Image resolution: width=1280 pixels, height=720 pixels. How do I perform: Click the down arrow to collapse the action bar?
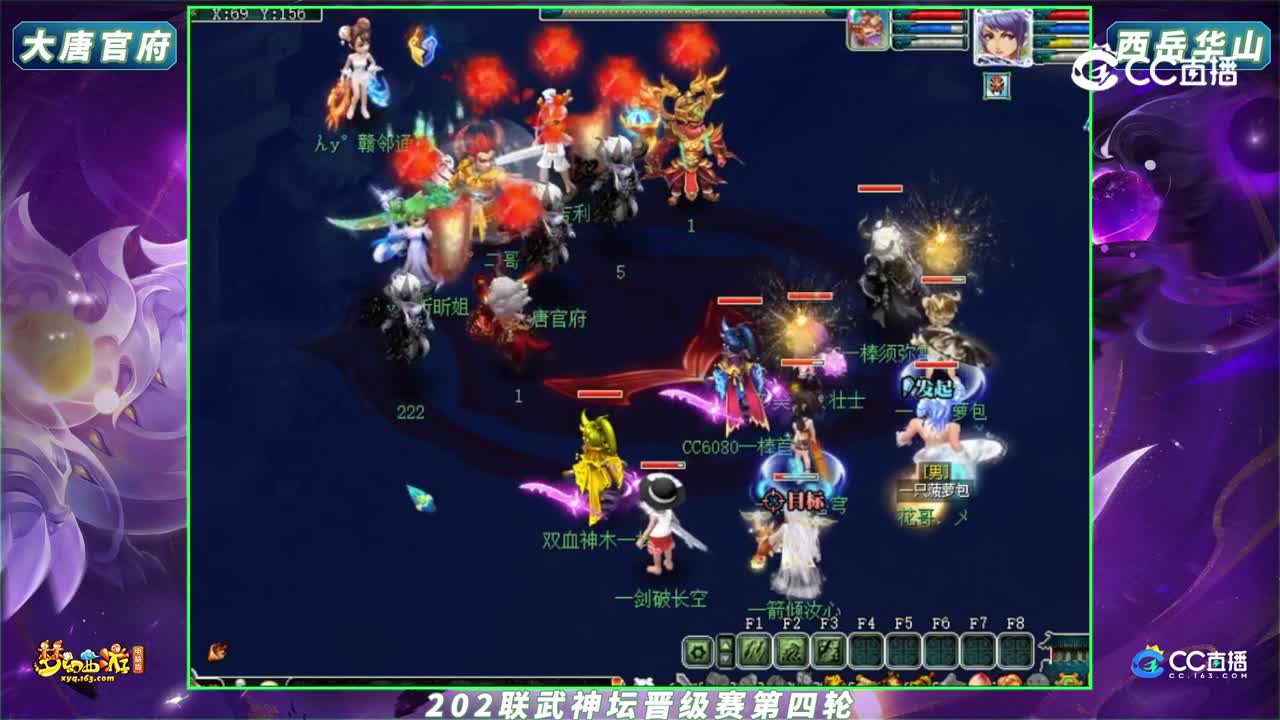tap(724, 661)
